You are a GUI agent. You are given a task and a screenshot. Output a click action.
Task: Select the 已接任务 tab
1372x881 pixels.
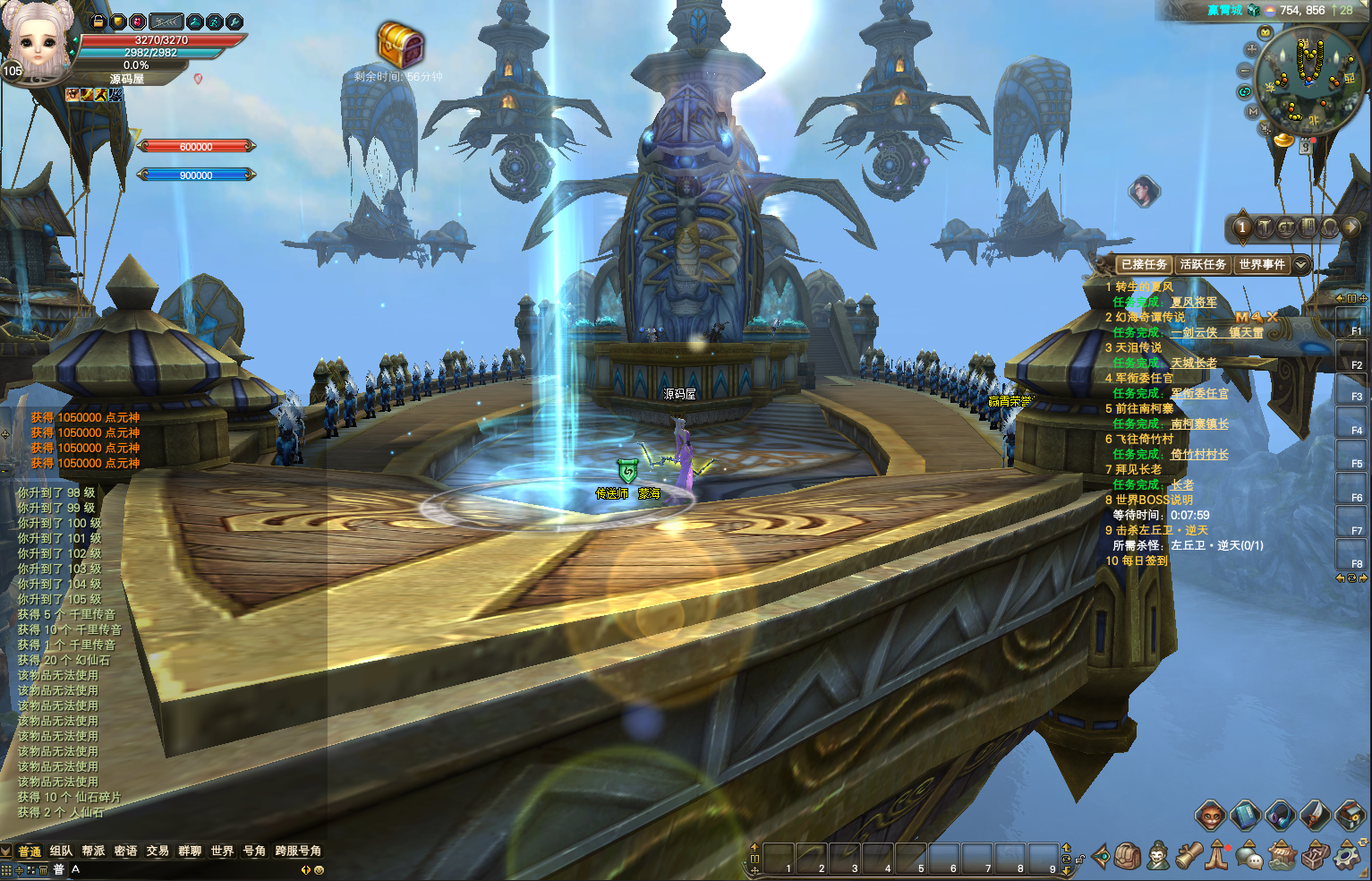(1144, 264)
